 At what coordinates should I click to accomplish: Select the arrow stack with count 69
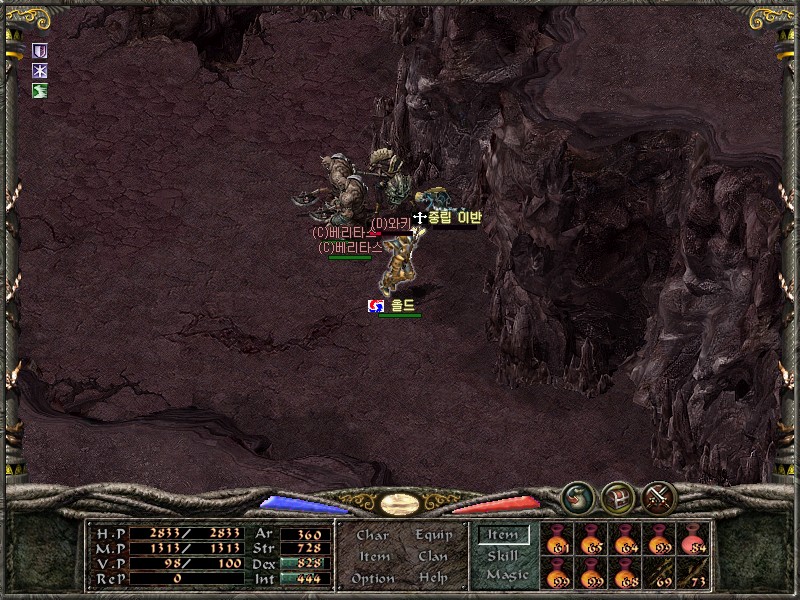[x=660, y=573]
